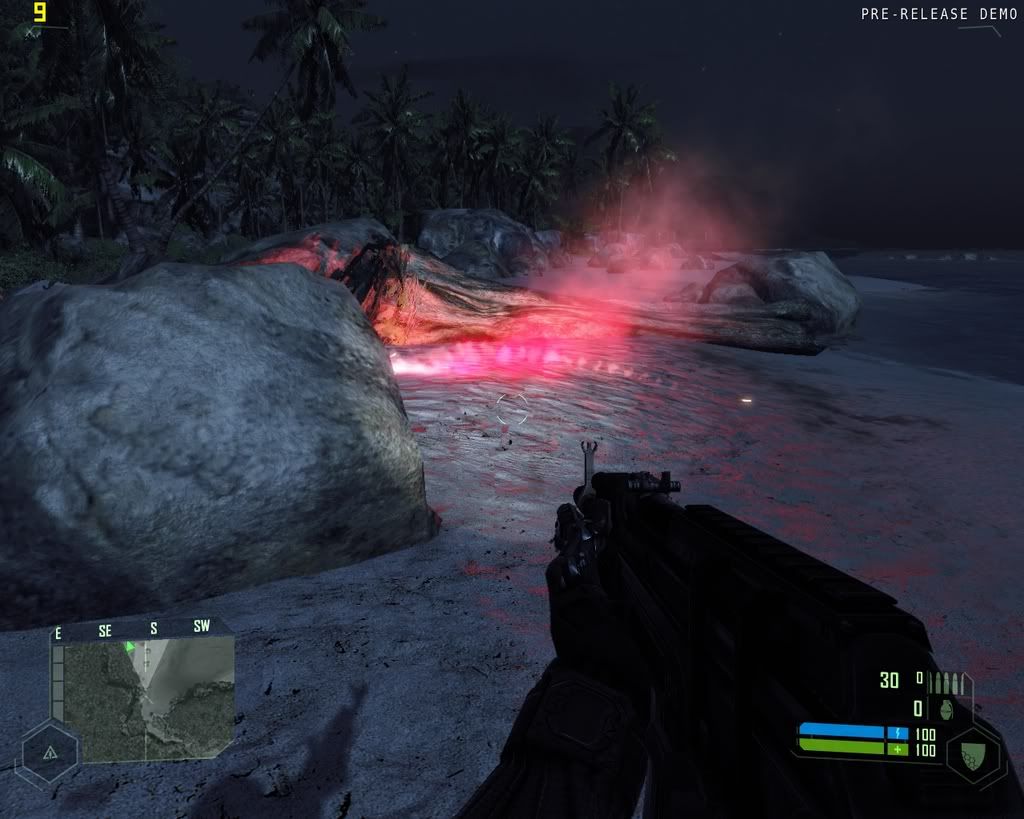Select the stance indicator hexagon icon

49,752
